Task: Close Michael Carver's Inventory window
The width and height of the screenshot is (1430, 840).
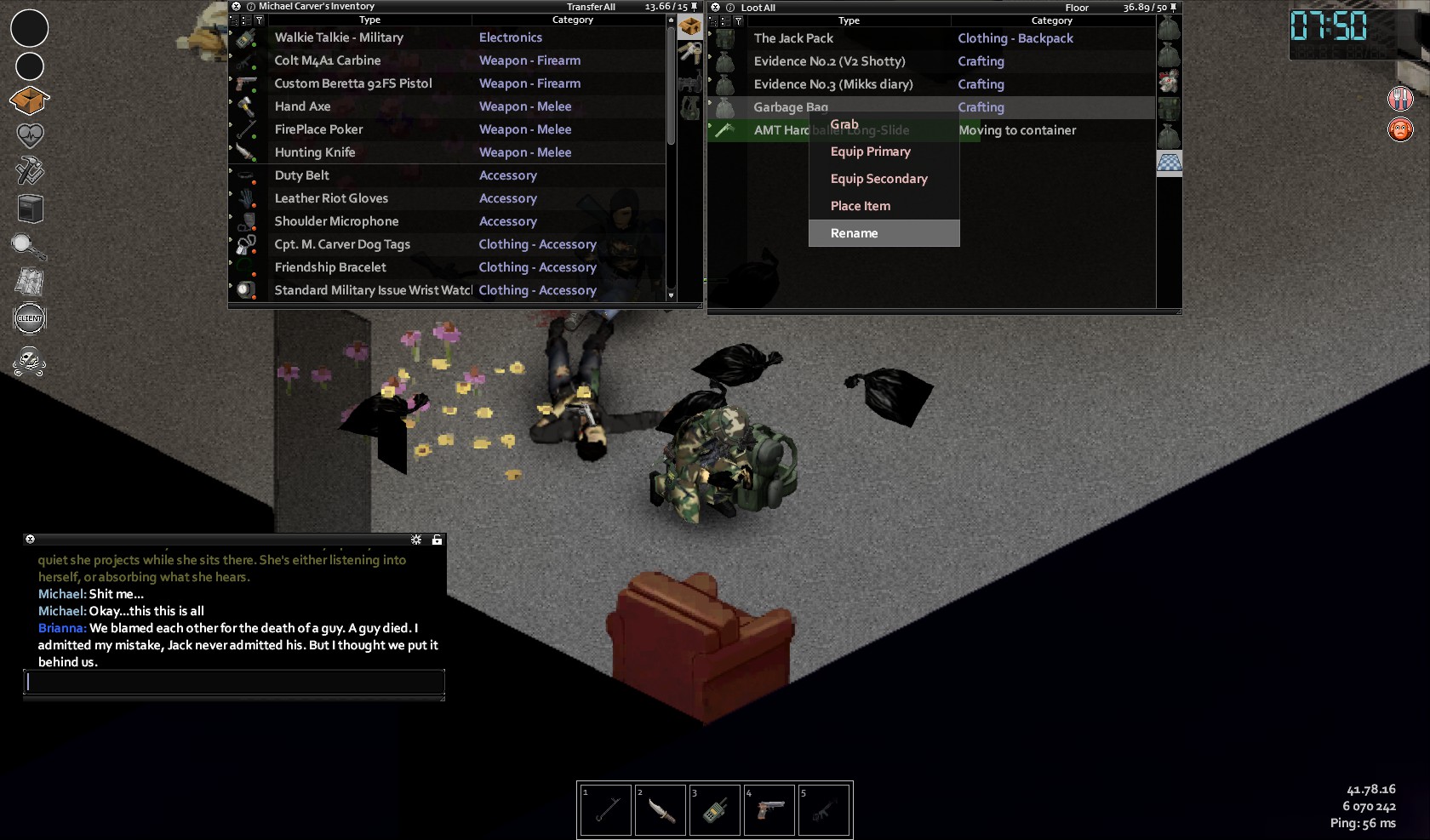Action: 237,6
